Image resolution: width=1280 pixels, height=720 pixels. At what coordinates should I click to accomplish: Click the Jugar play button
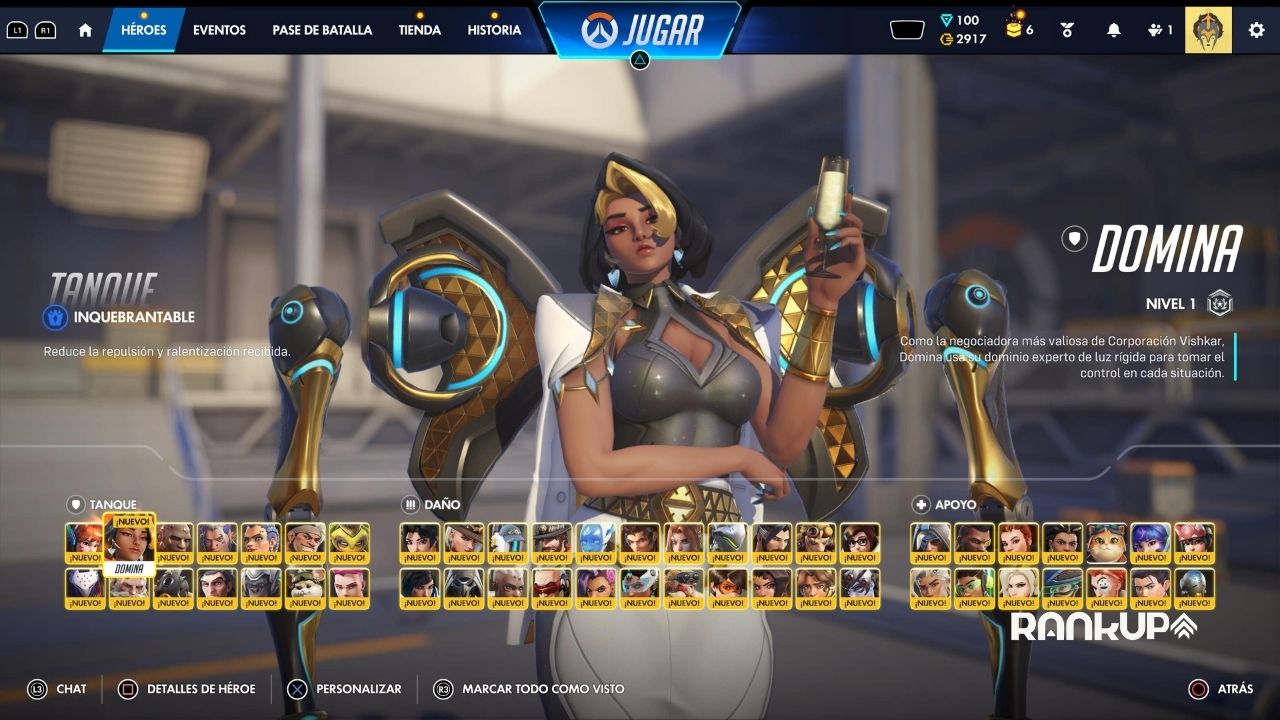pos(641,30)
